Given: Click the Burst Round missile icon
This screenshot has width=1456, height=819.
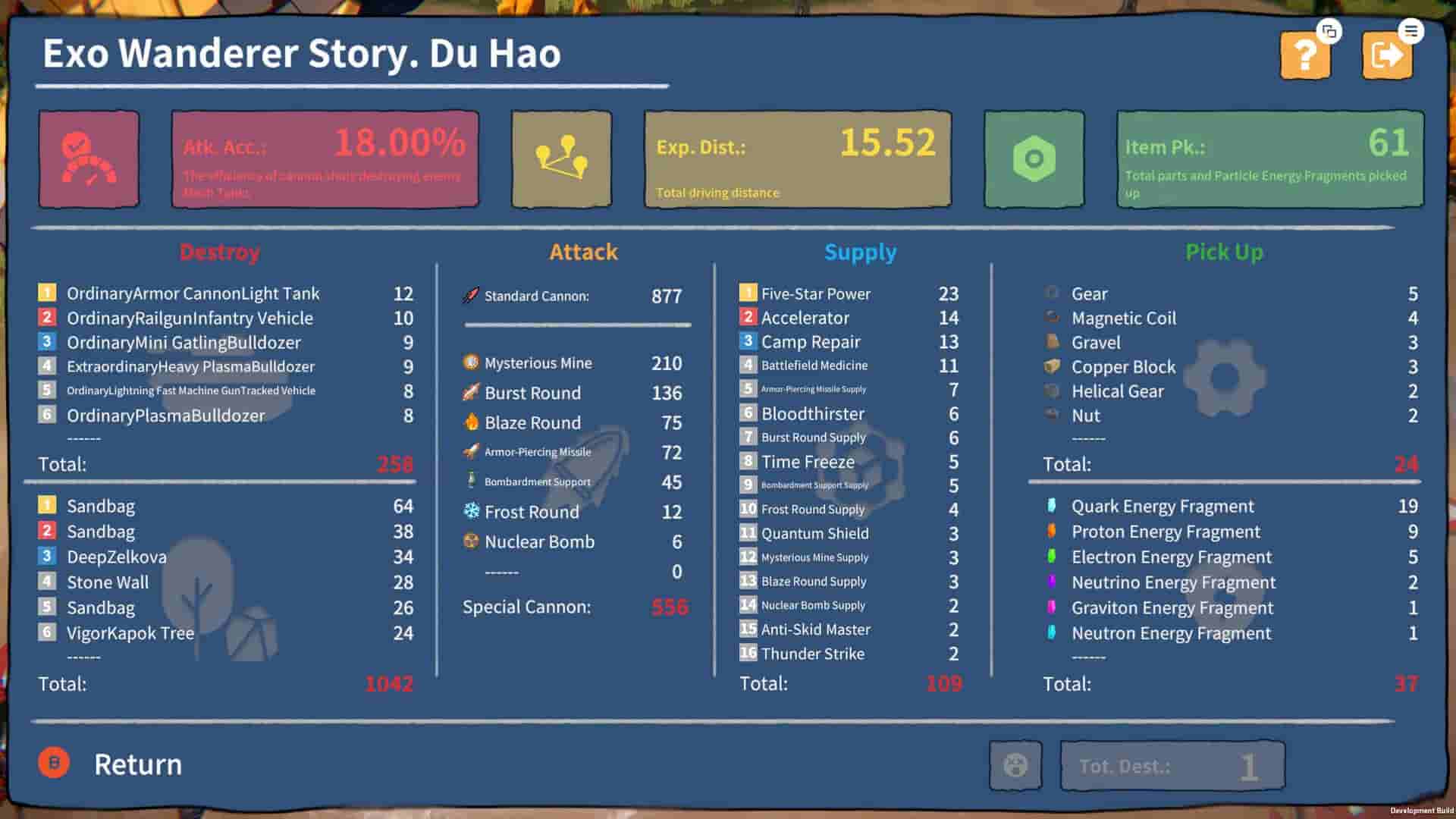Looking at the screenshot, I should click(469, 392).
